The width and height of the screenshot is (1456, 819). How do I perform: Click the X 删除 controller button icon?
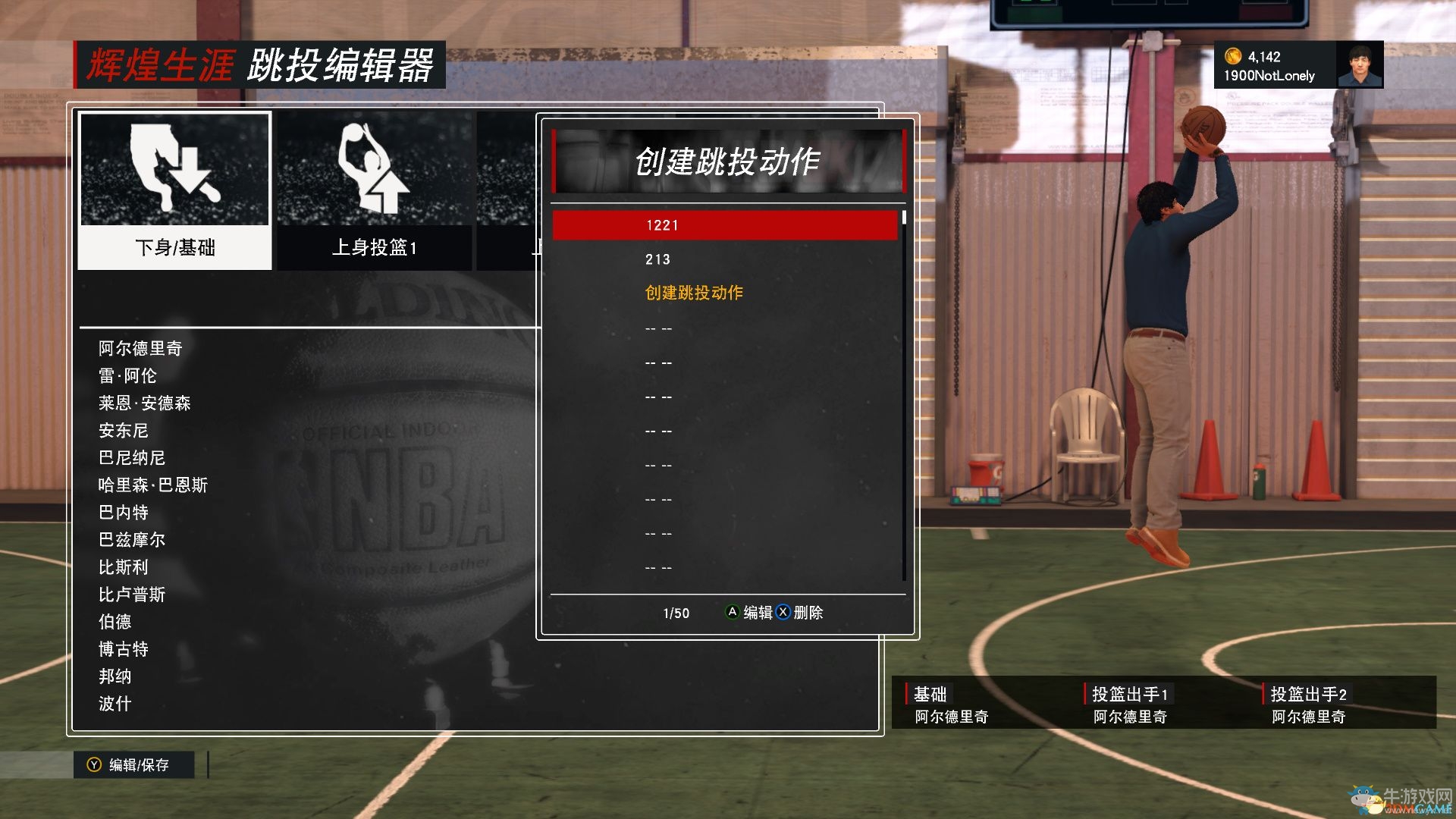tap(782, 613)
